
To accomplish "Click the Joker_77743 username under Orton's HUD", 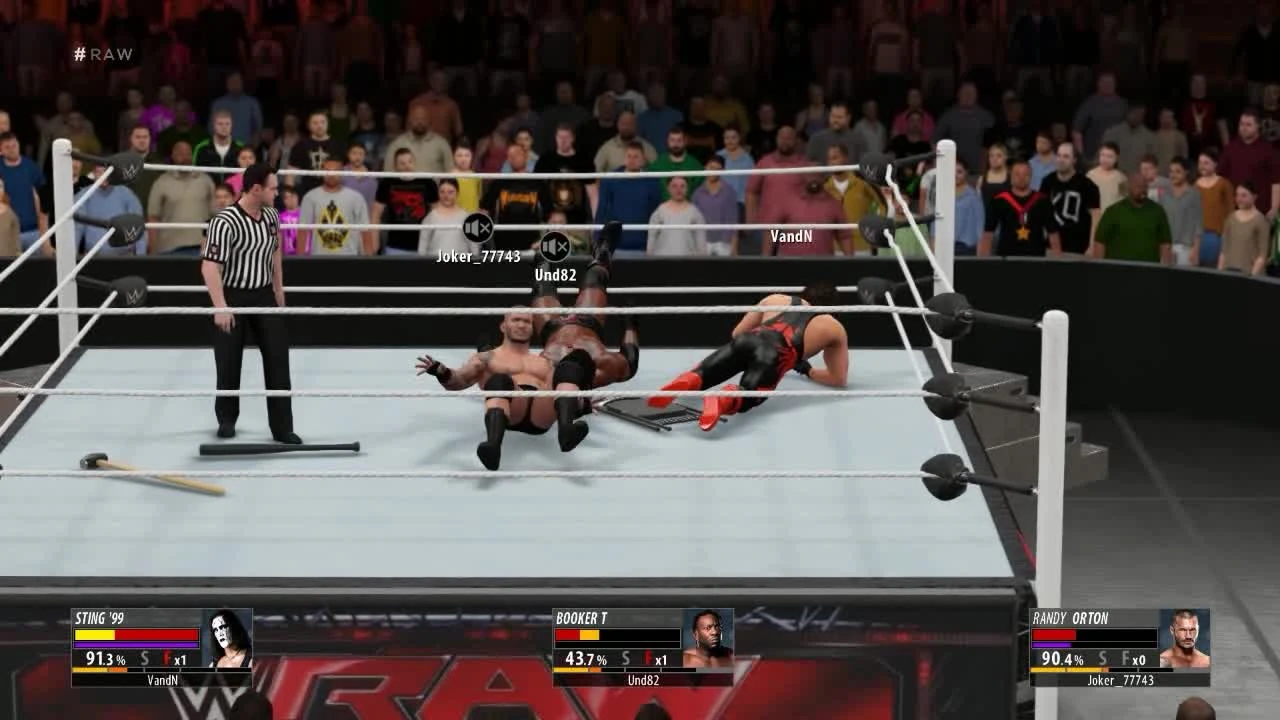I will pos(1119,679).
